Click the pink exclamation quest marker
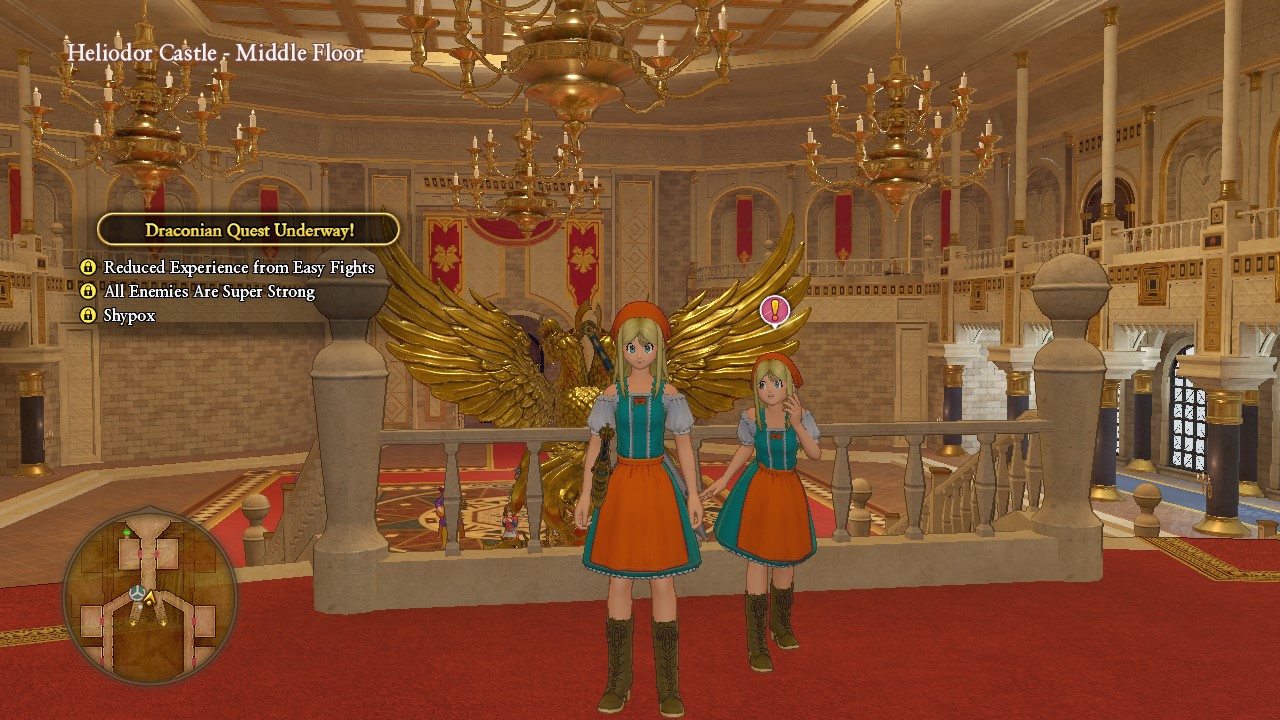Image resolution: width=1280 pixels, height=720 pixels. (775, 310)
